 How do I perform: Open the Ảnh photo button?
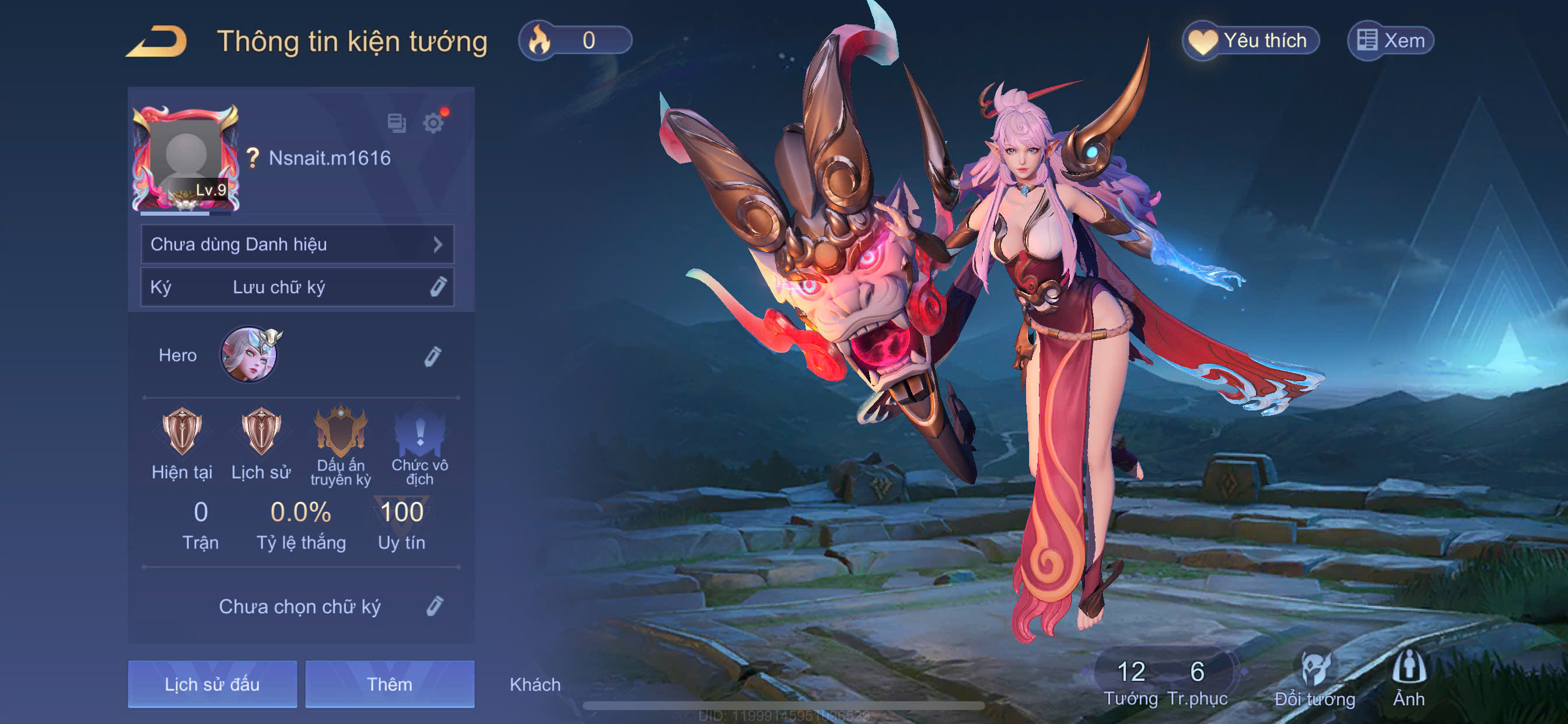pyautogui.click(x=1409, y=679)
